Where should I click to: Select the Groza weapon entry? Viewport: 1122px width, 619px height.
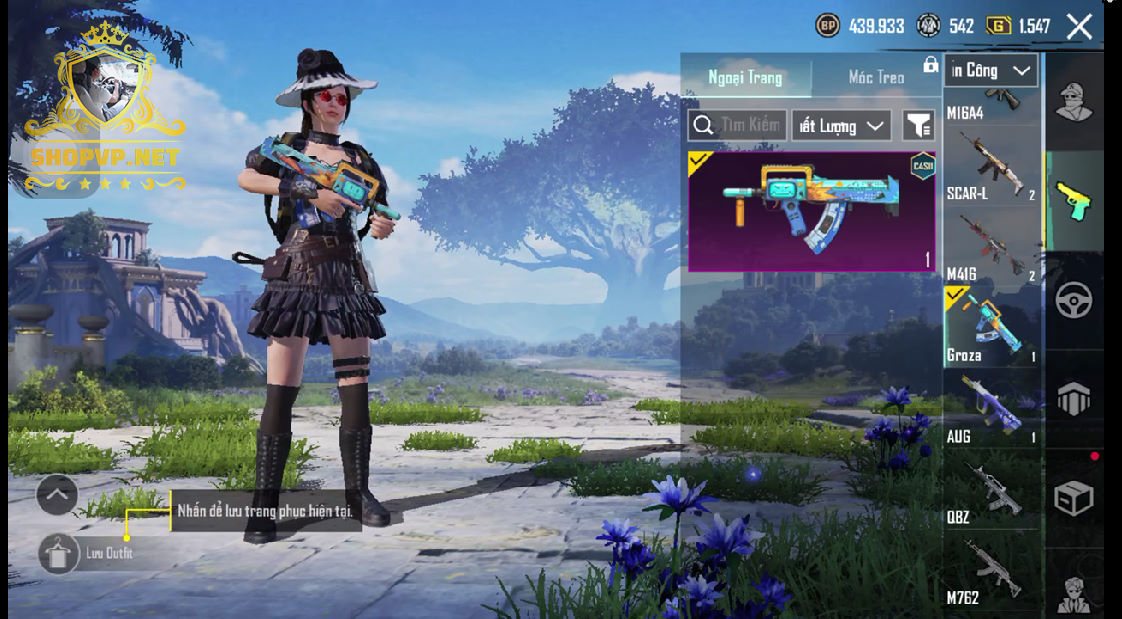[x=992, y=327]
